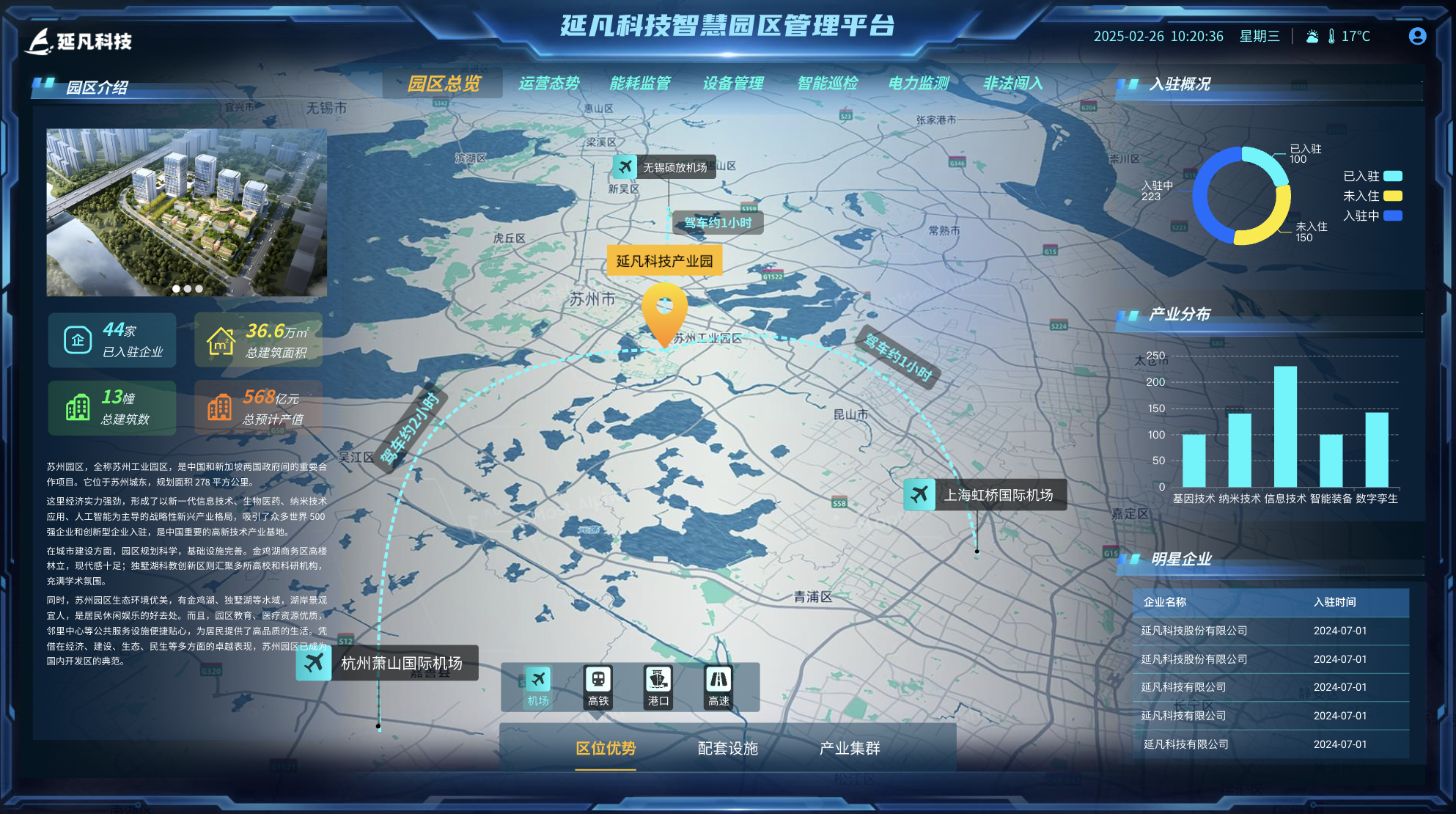Select the 配套设施 bottom tab
1456x814 pixels.
tap(727, 749)
